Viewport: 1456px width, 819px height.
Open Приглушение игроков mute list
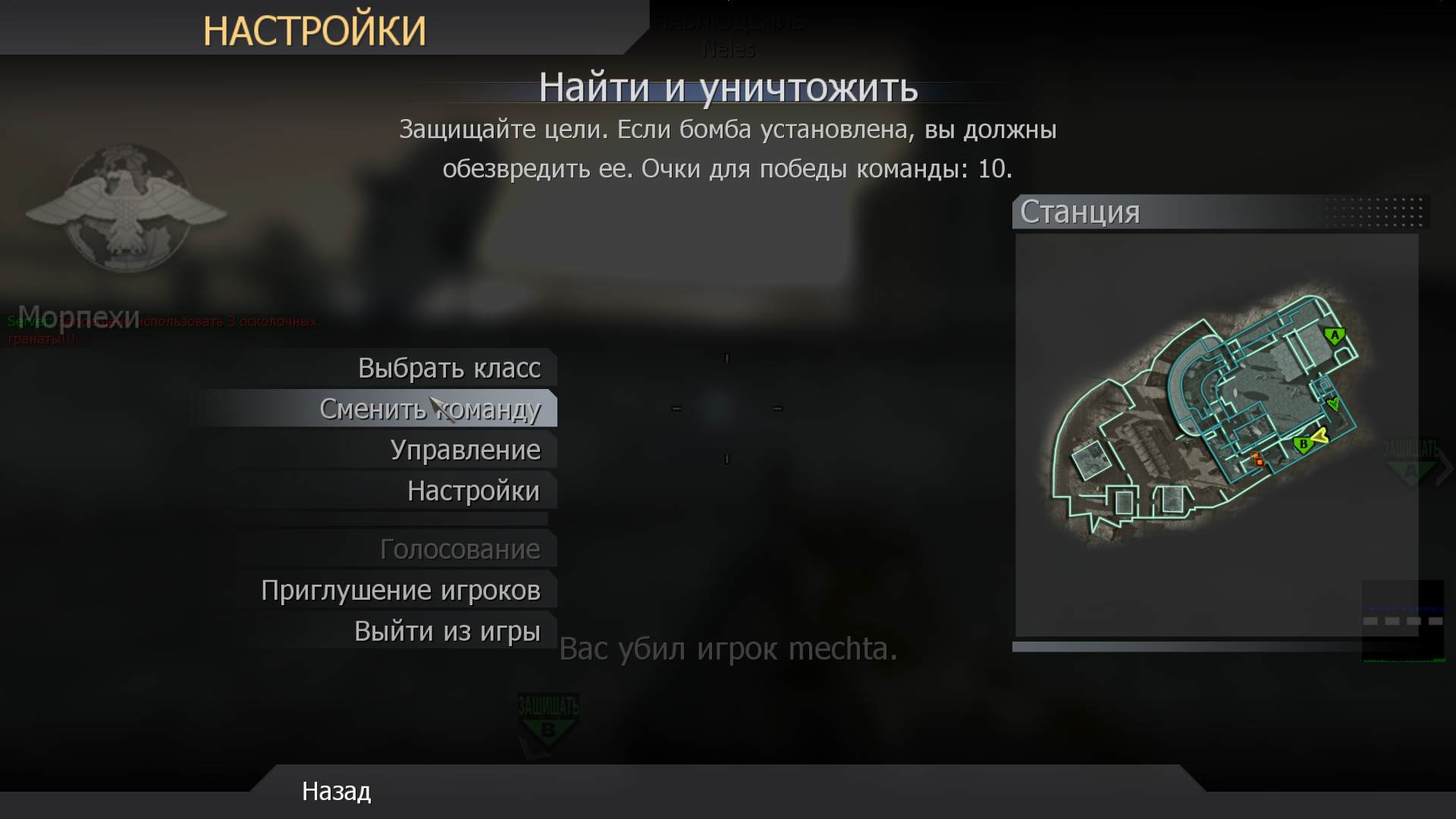click(x=401, y=589)
